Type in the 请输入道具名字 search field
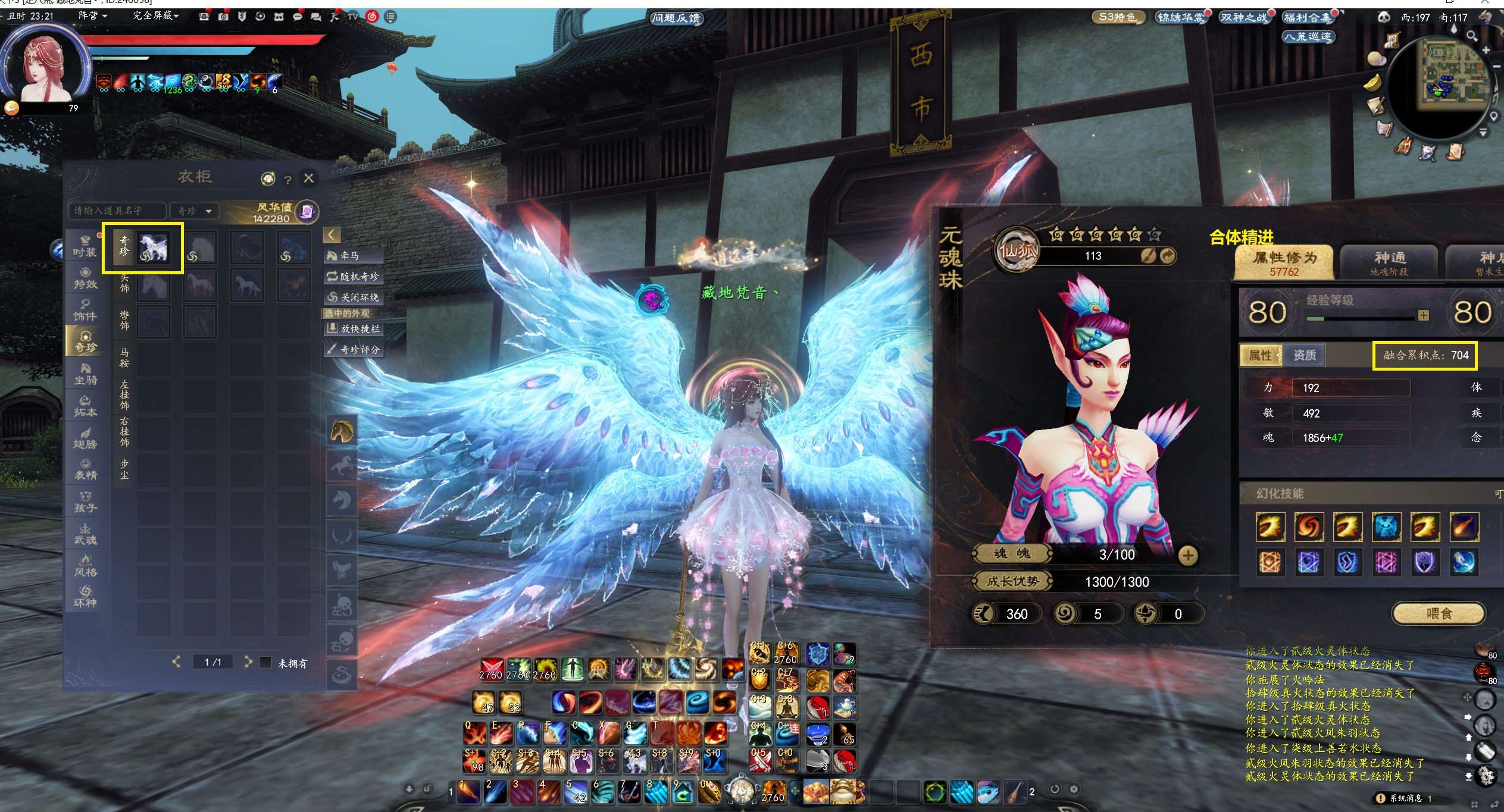Screen dimensions: 1504x812 coord(117,211)
